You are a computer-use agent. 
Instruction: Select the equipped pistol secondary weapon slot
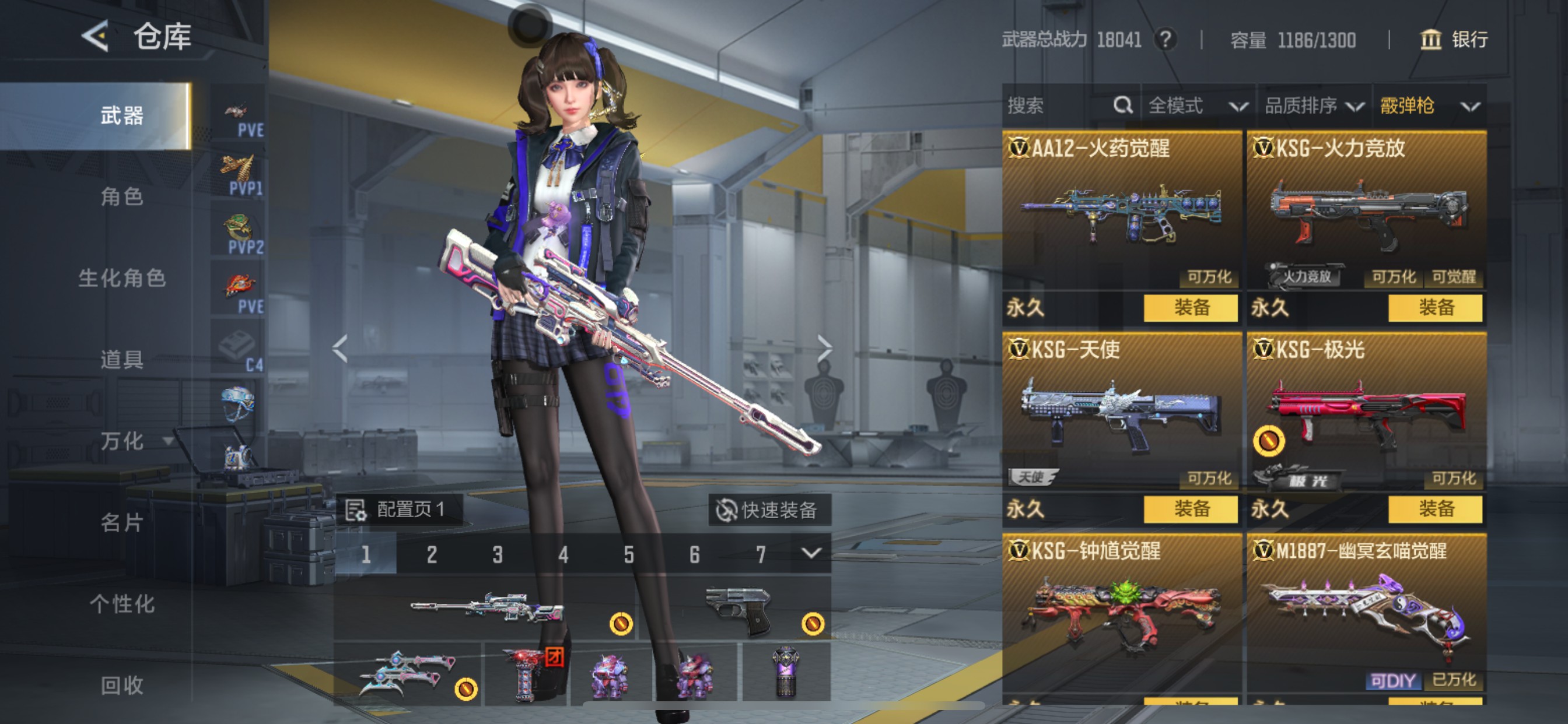tap(738, 609)
